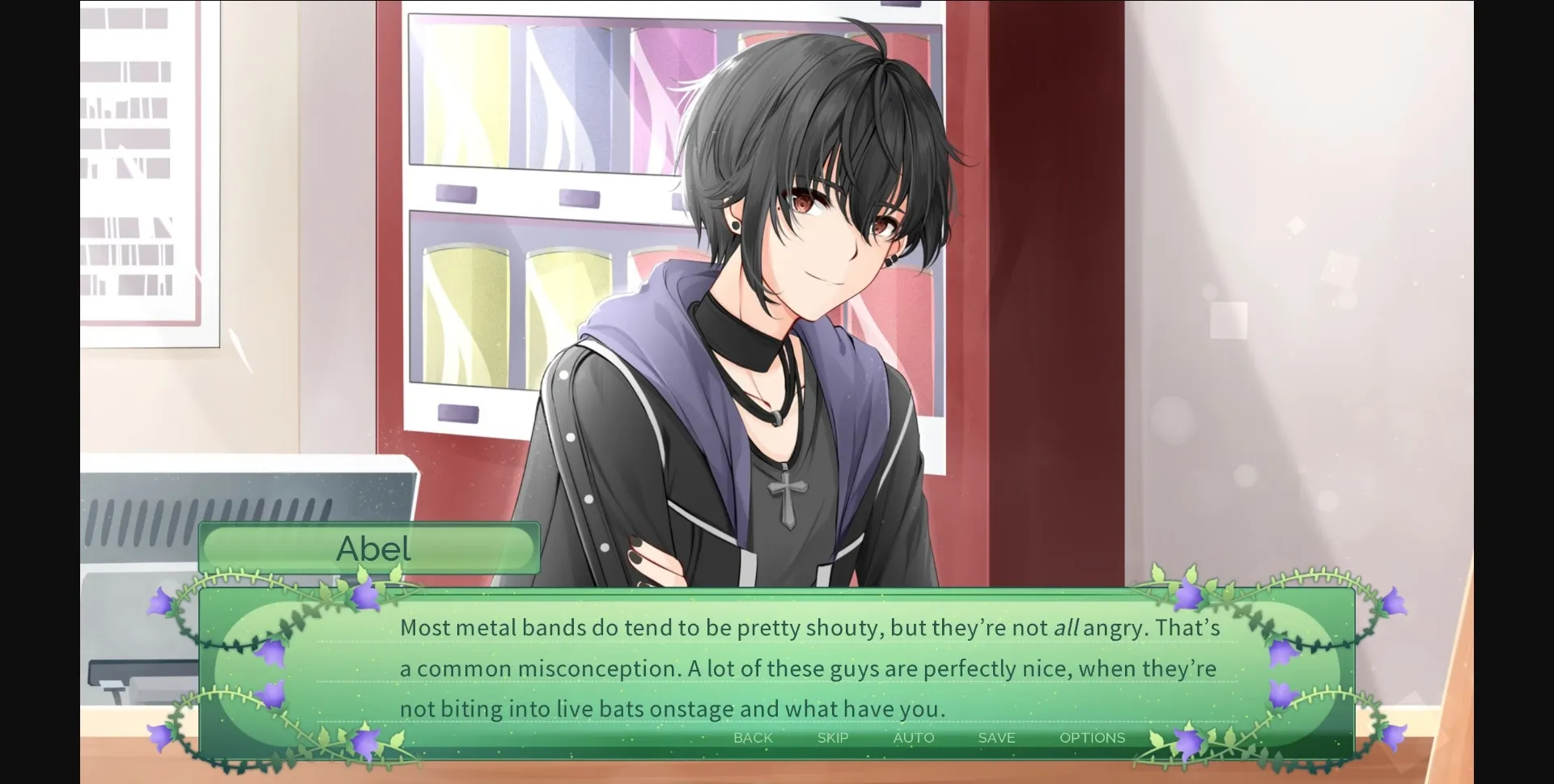1554x784 pixels.
Task: Choose SAVE from the quick menu bar
Action: (x=996, y=738)
